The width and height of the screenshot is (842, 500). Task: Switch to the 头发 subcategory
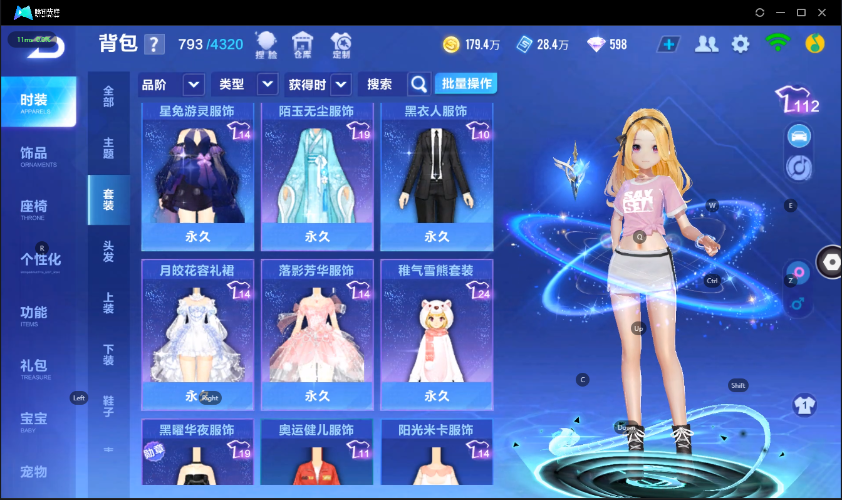(108, 251)
